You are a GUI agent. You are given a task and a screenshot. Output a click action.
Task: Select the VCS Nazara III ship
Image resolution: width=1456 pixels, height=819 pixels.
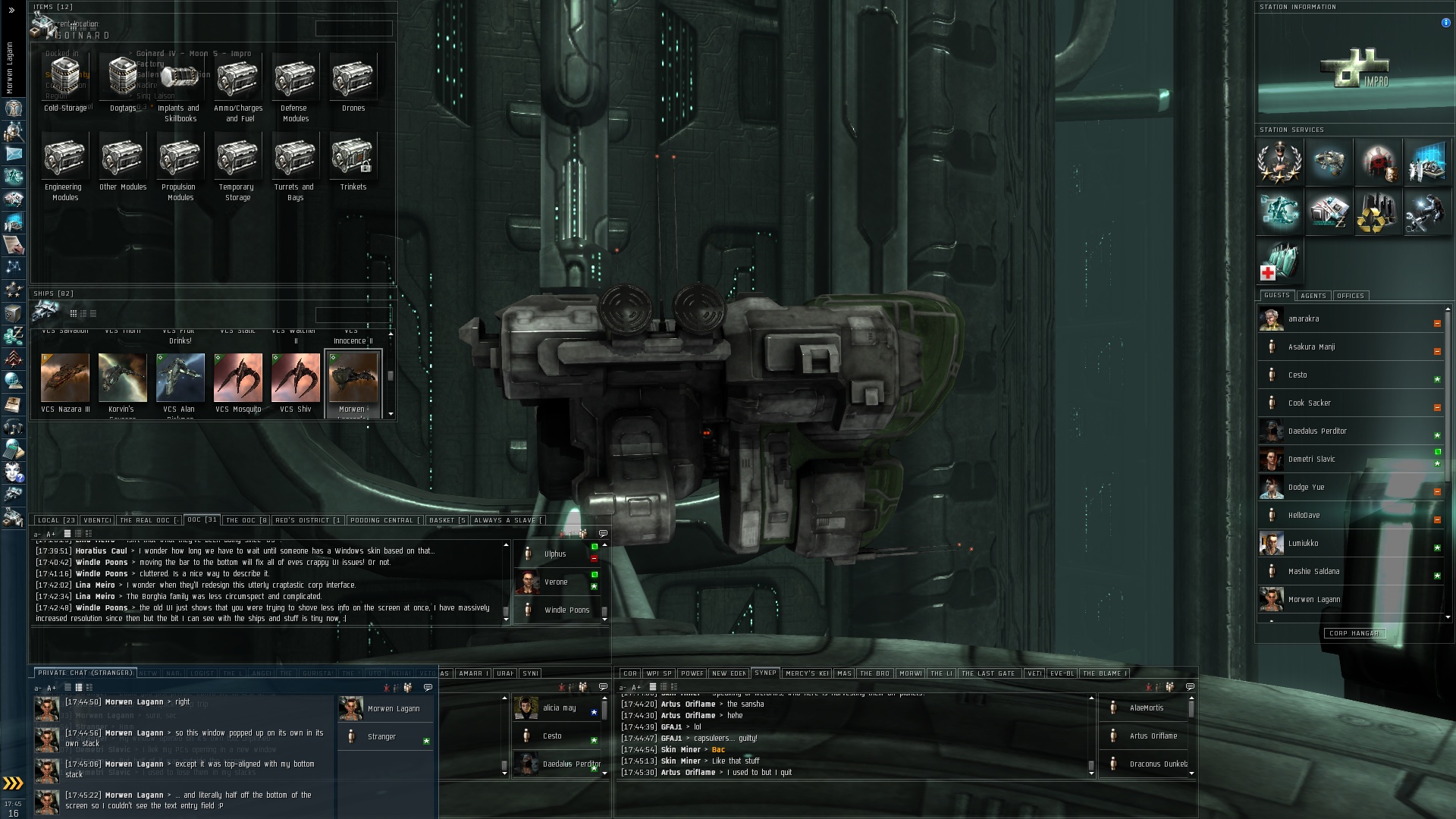click(65, 378)
